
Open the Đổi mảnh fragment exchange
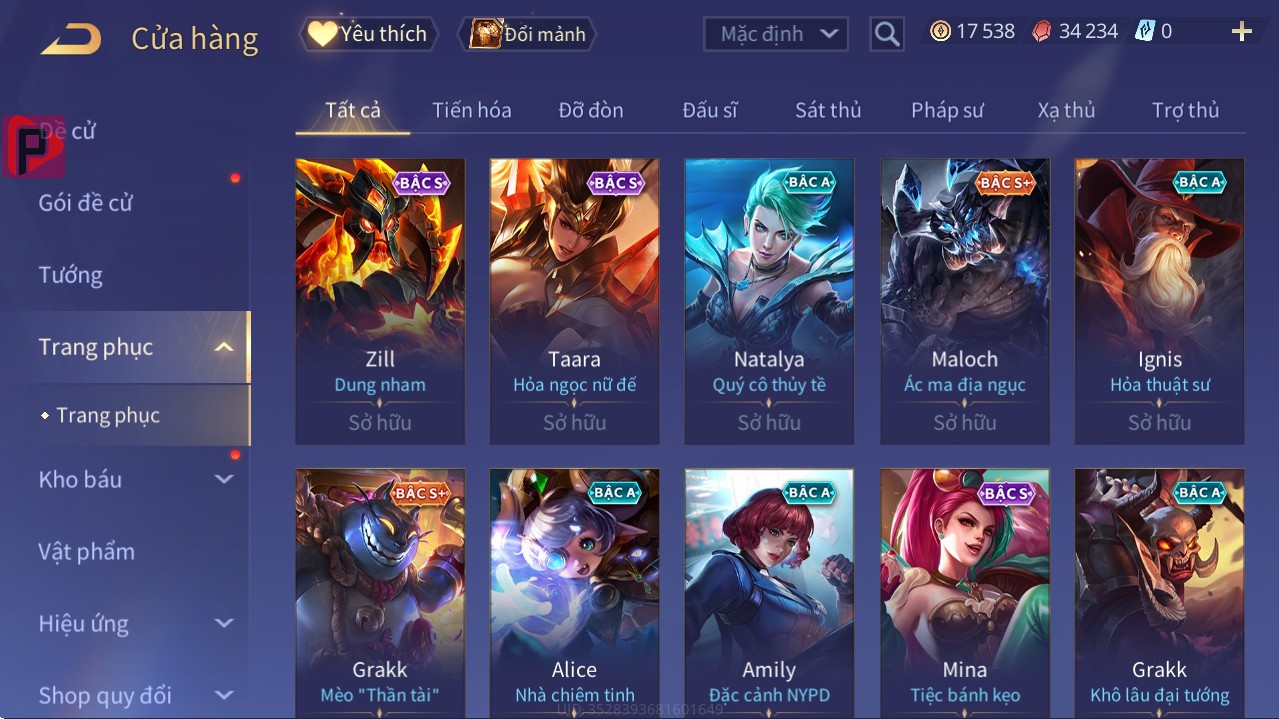pos(527,34)
